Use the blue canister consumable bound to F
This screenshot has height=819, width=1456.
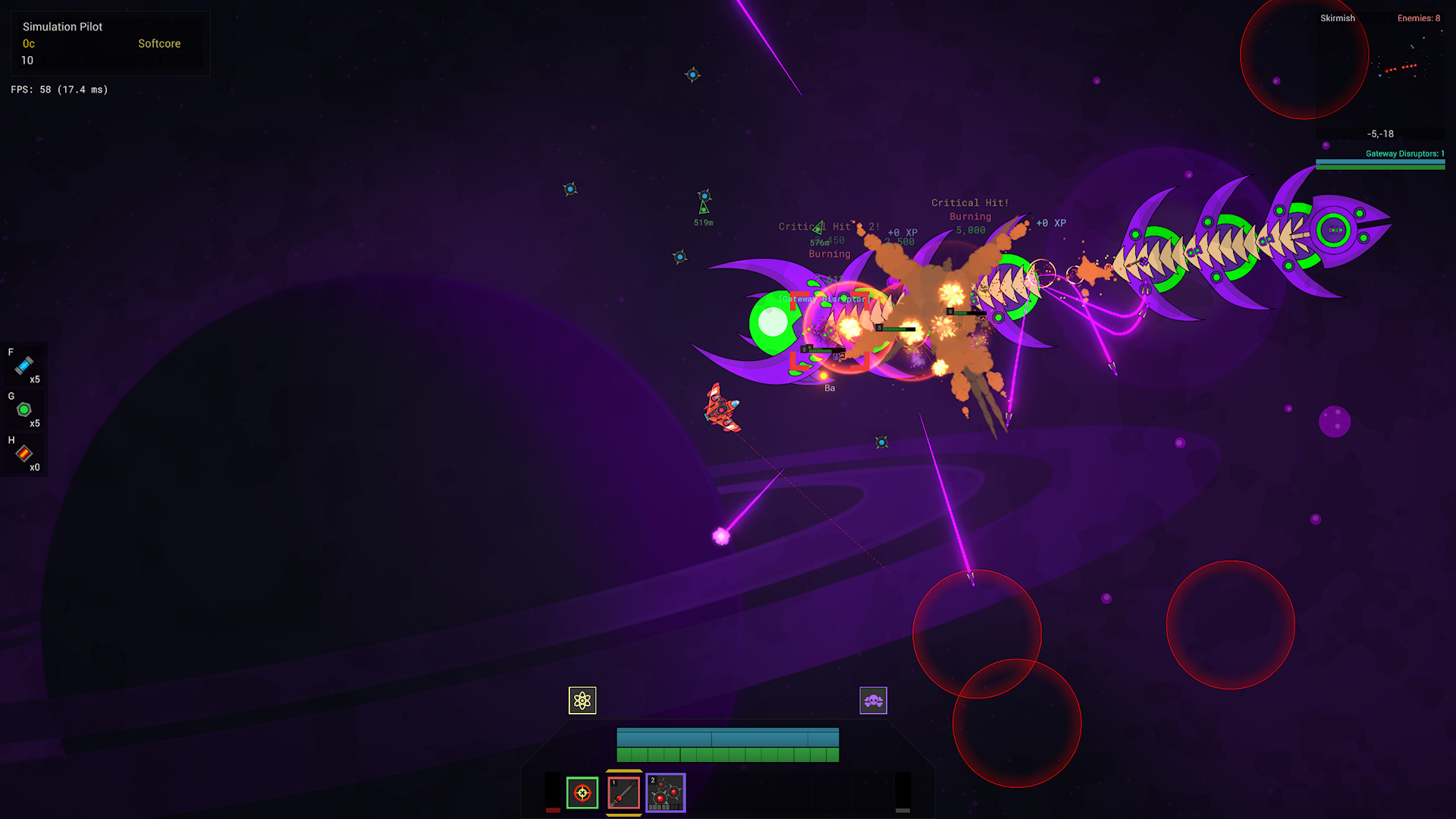click(24, 366)
